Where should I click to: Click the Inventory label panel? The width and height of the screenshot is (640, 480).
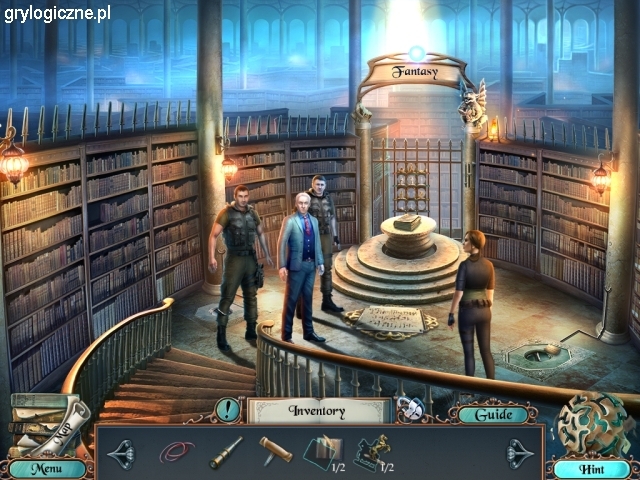point(317,410)
